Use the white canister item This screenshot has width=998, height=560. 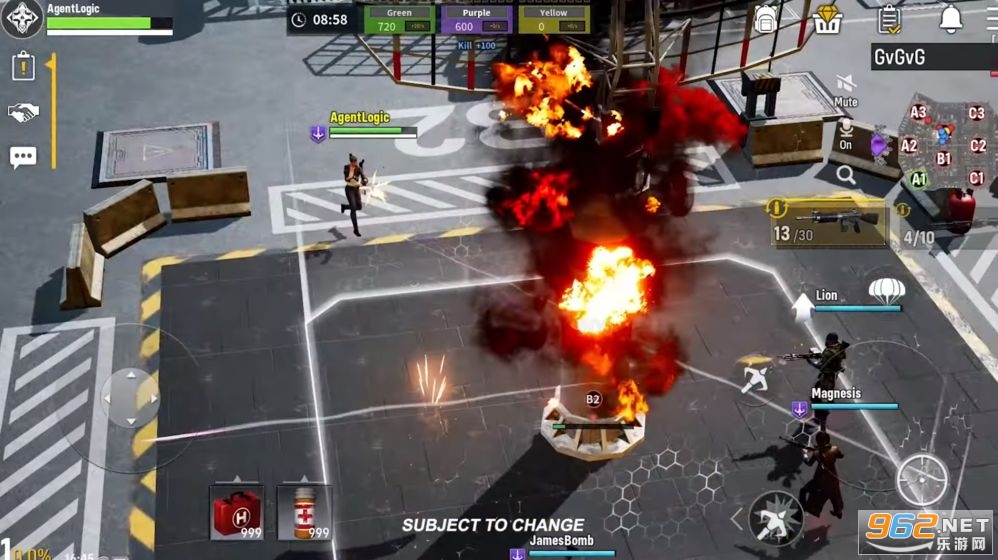coord(304,511)
